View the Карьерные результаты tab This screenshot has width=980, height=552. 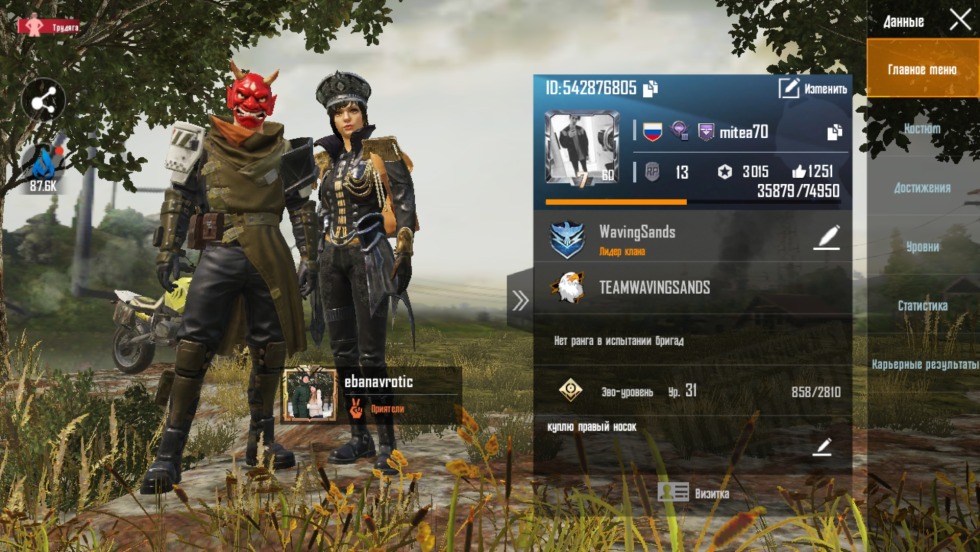click(924, 365)
